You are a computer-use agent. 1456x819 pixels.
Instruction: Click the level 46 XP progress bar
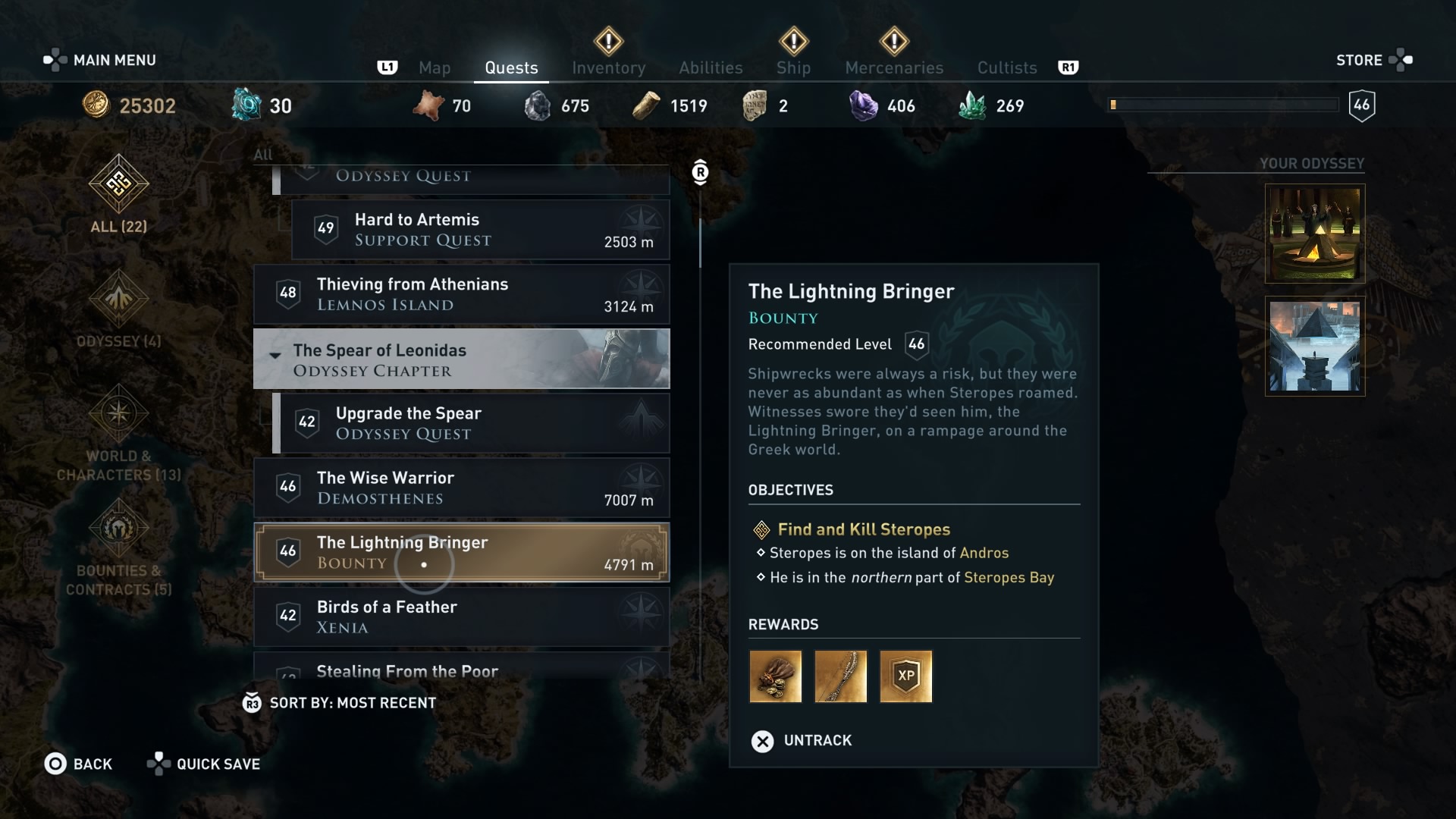(1223, 105)
